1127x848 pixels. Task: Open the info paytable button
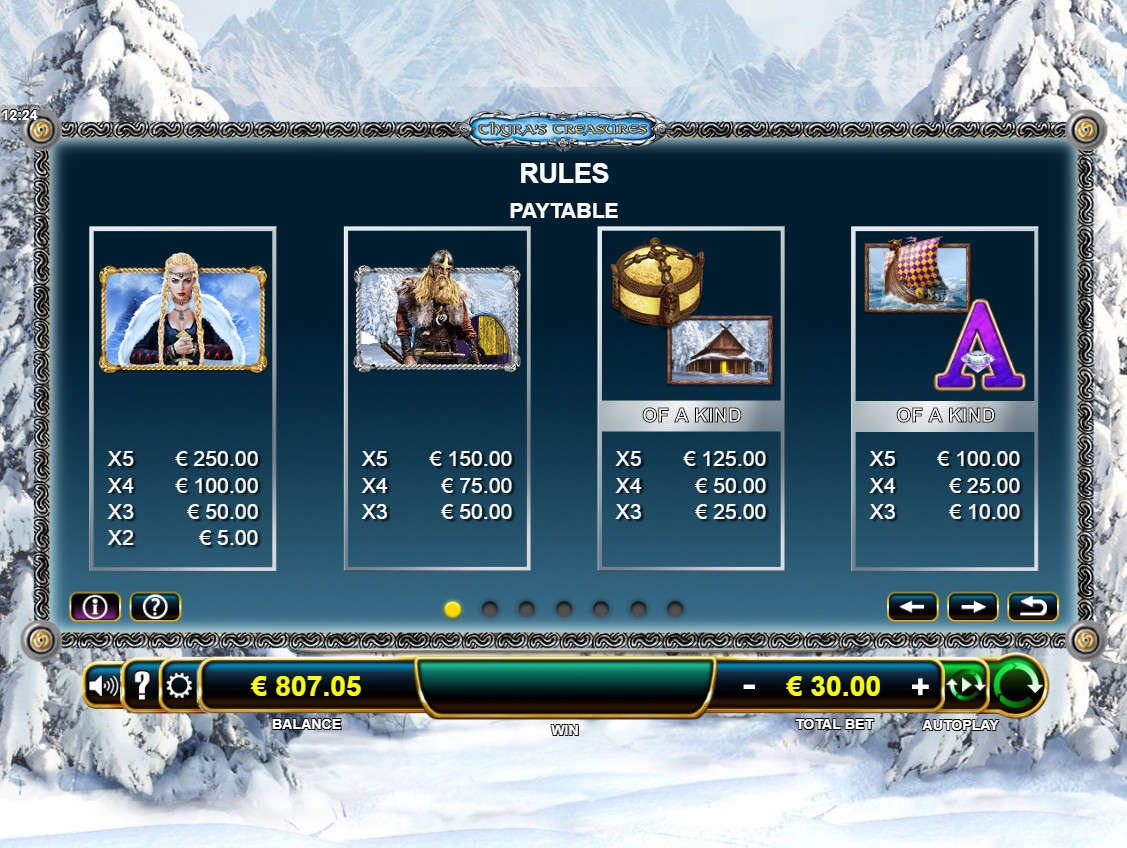(95, 606)
